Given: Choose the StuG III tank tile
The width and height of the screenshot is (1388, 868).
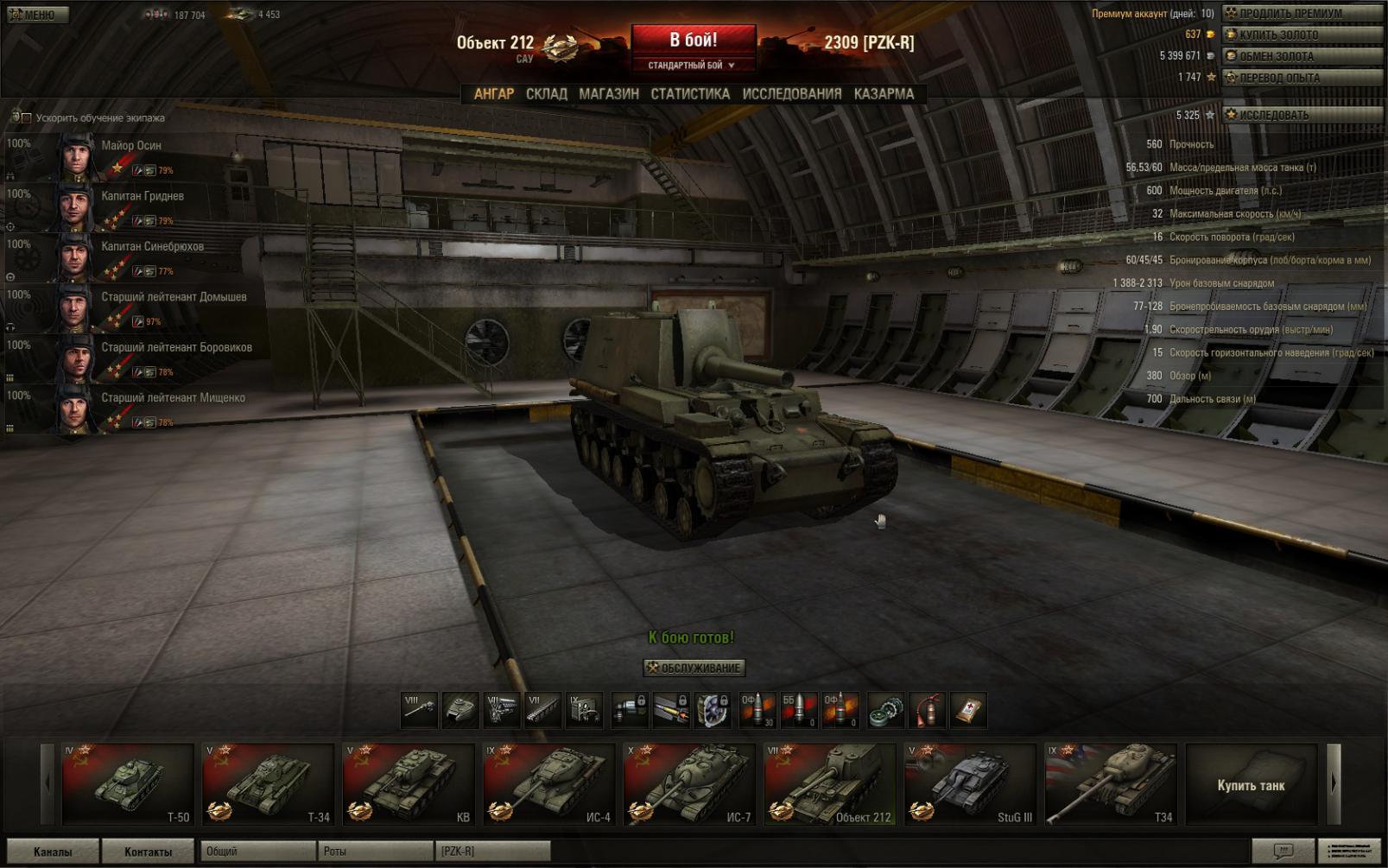Looking at the screenshot, I should [x=970, y=784].
